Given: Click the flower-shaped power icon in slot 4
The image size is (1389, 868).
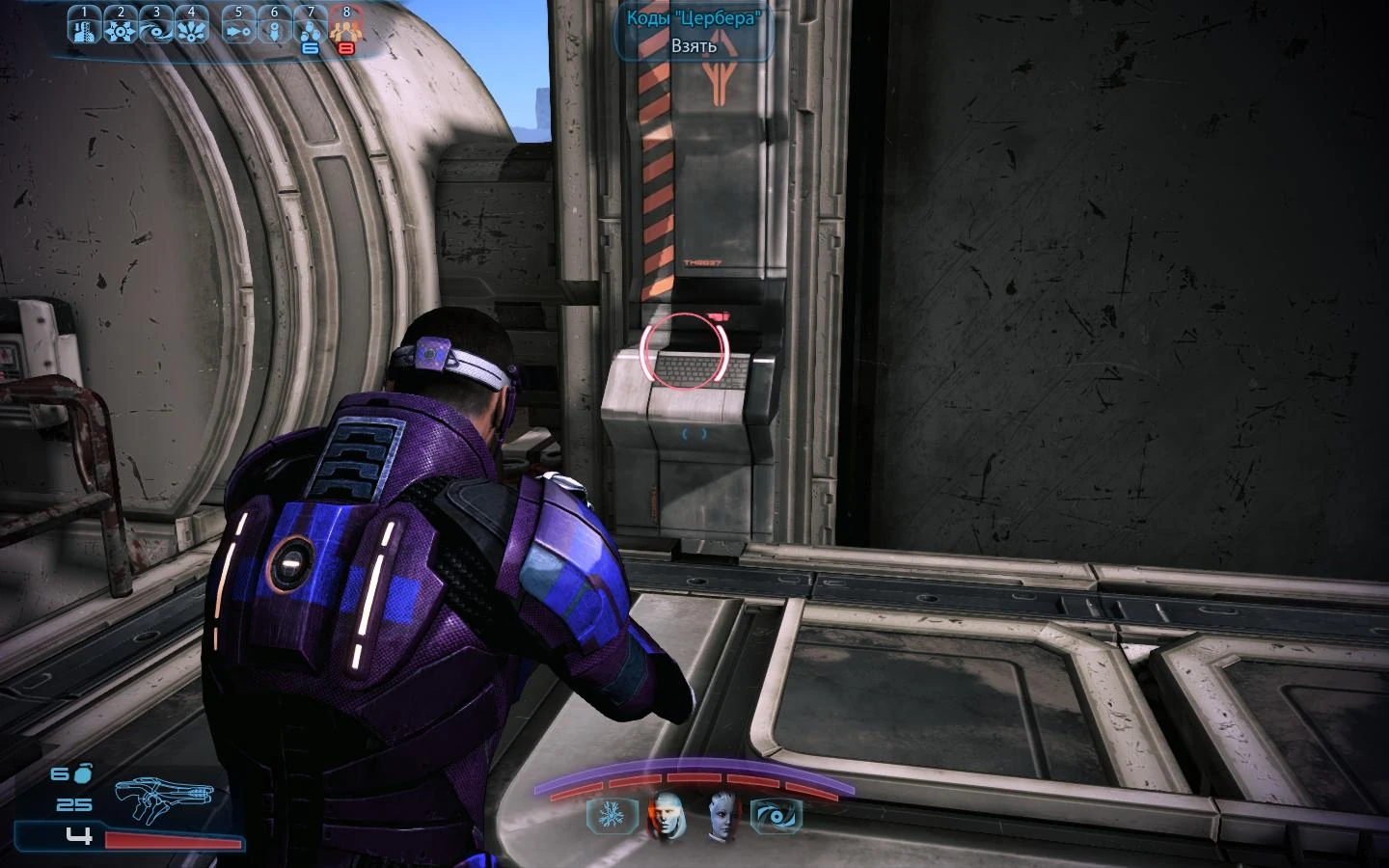Looking at the screenshot, I should pos(190,25).
